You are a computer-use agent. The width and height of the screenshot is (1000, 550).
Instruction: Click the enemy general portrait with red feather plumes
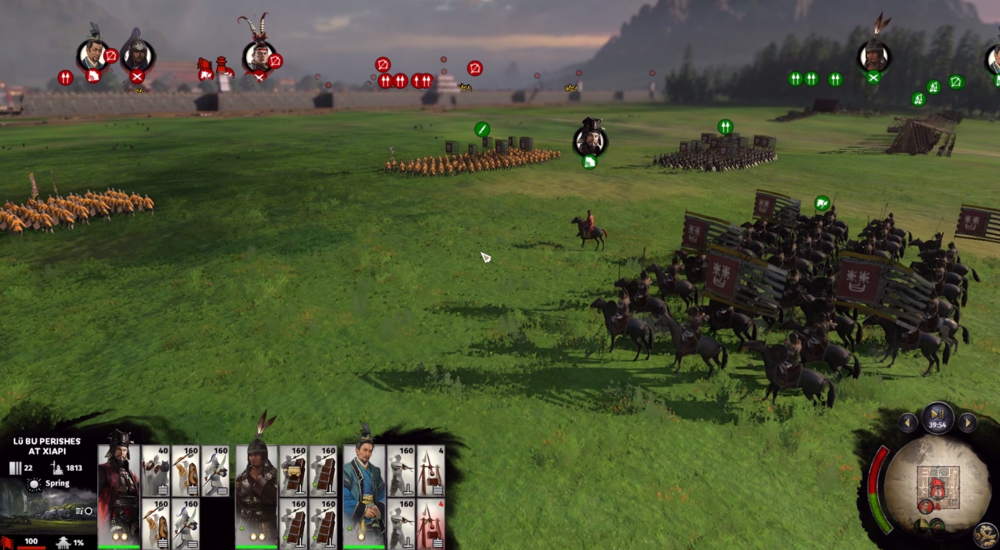259,54
